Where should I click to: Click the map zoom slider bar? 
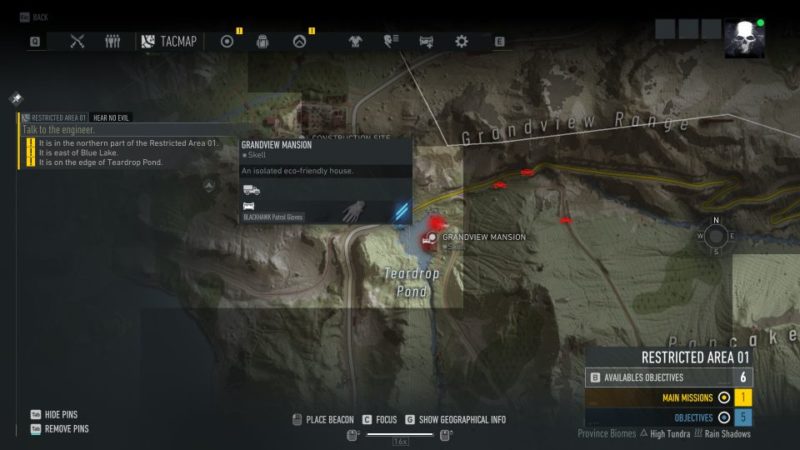pos(399,434)
